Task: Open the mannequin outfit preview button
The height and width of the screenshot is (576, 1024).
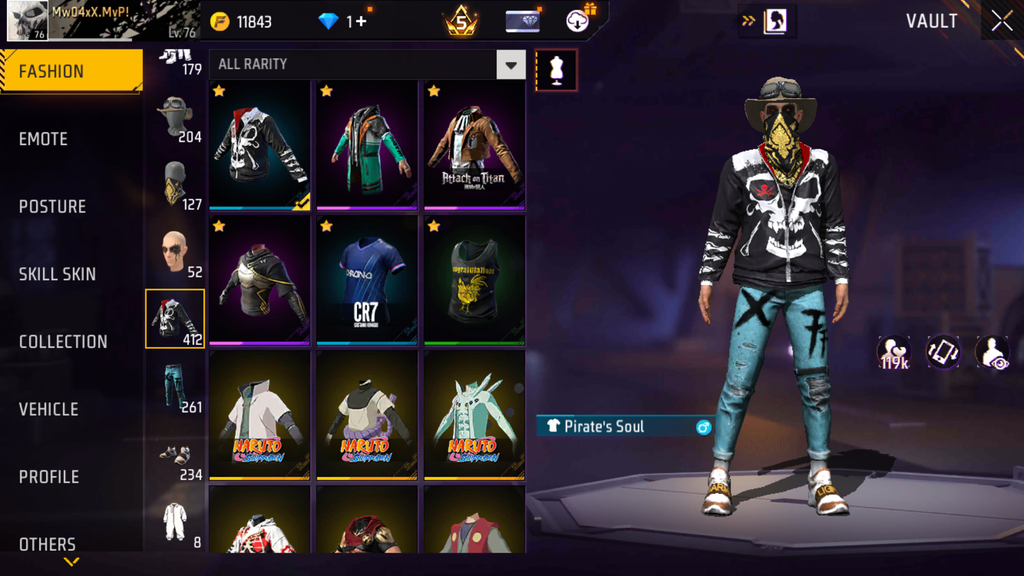Action: click(x=556, y=70)
